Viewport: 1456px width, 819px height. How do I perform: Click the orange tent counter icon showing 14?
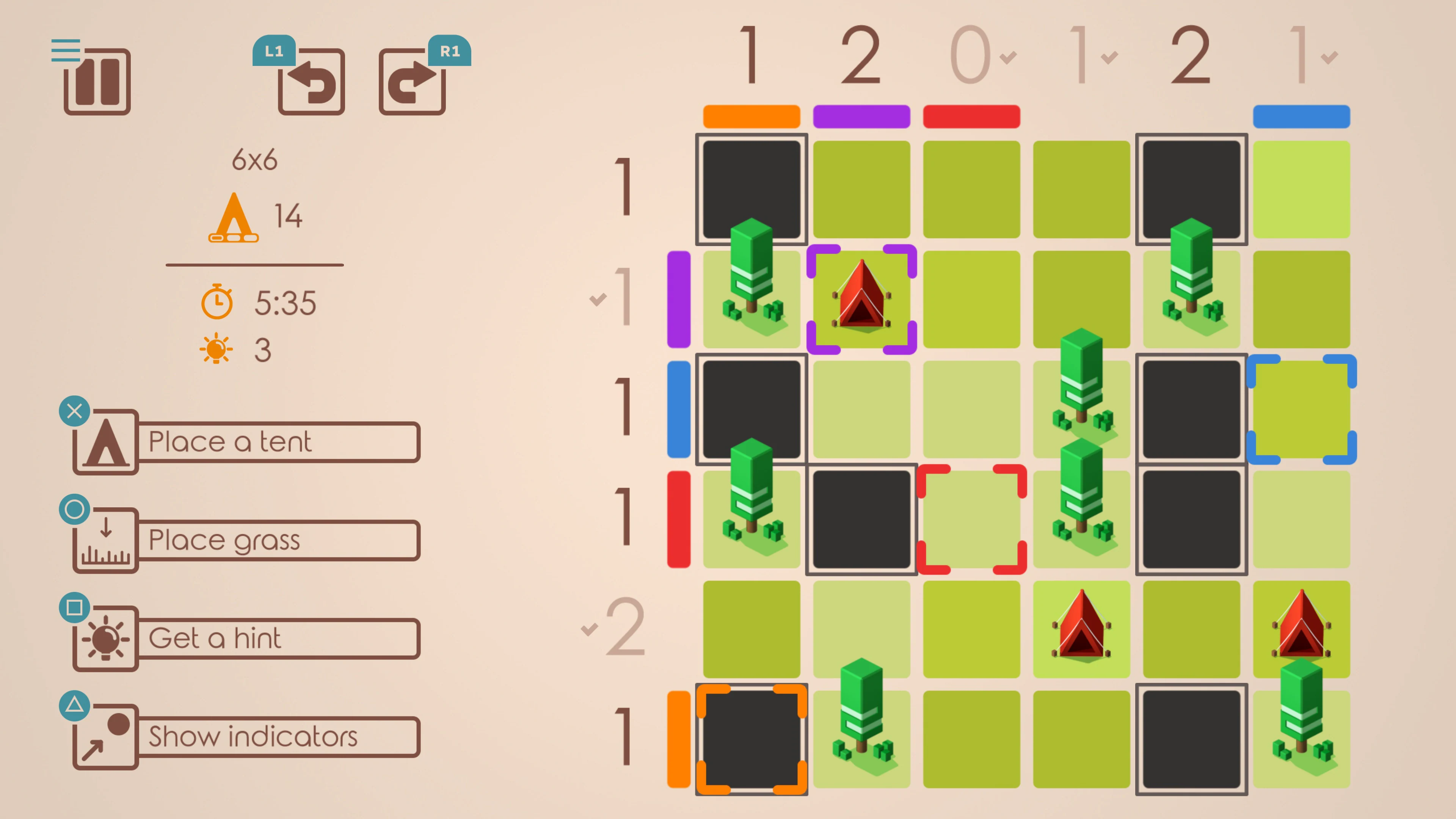[235, 218]
